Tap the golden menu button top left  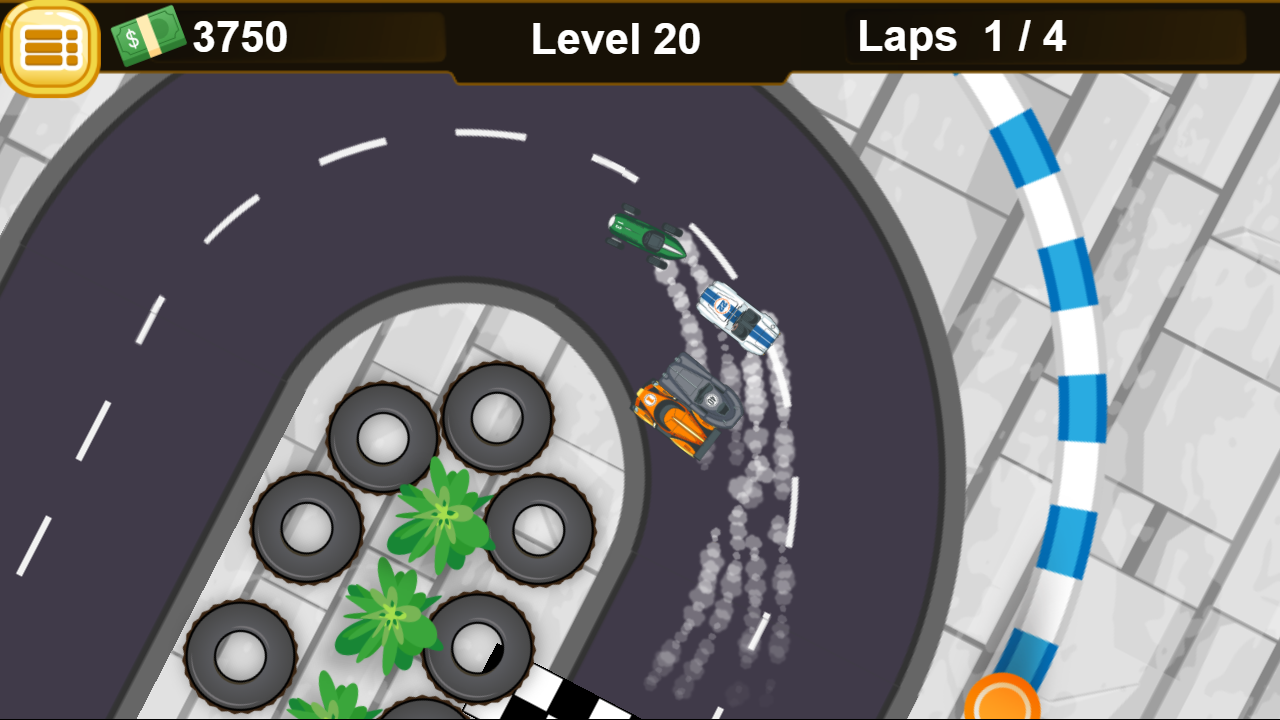47,40
